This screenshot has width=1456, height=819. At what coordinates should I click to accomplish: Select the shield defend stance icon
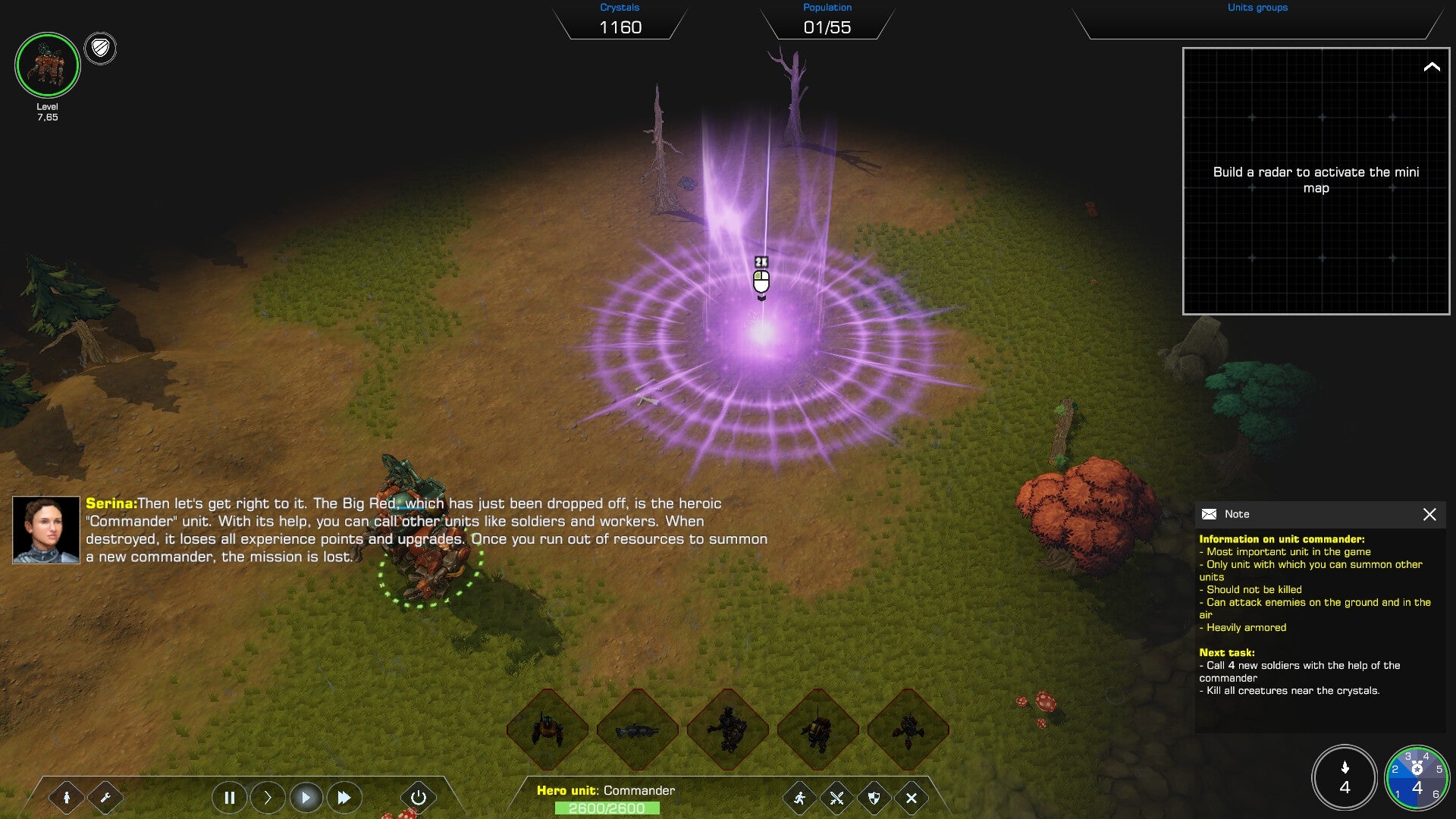pos(873,798)
